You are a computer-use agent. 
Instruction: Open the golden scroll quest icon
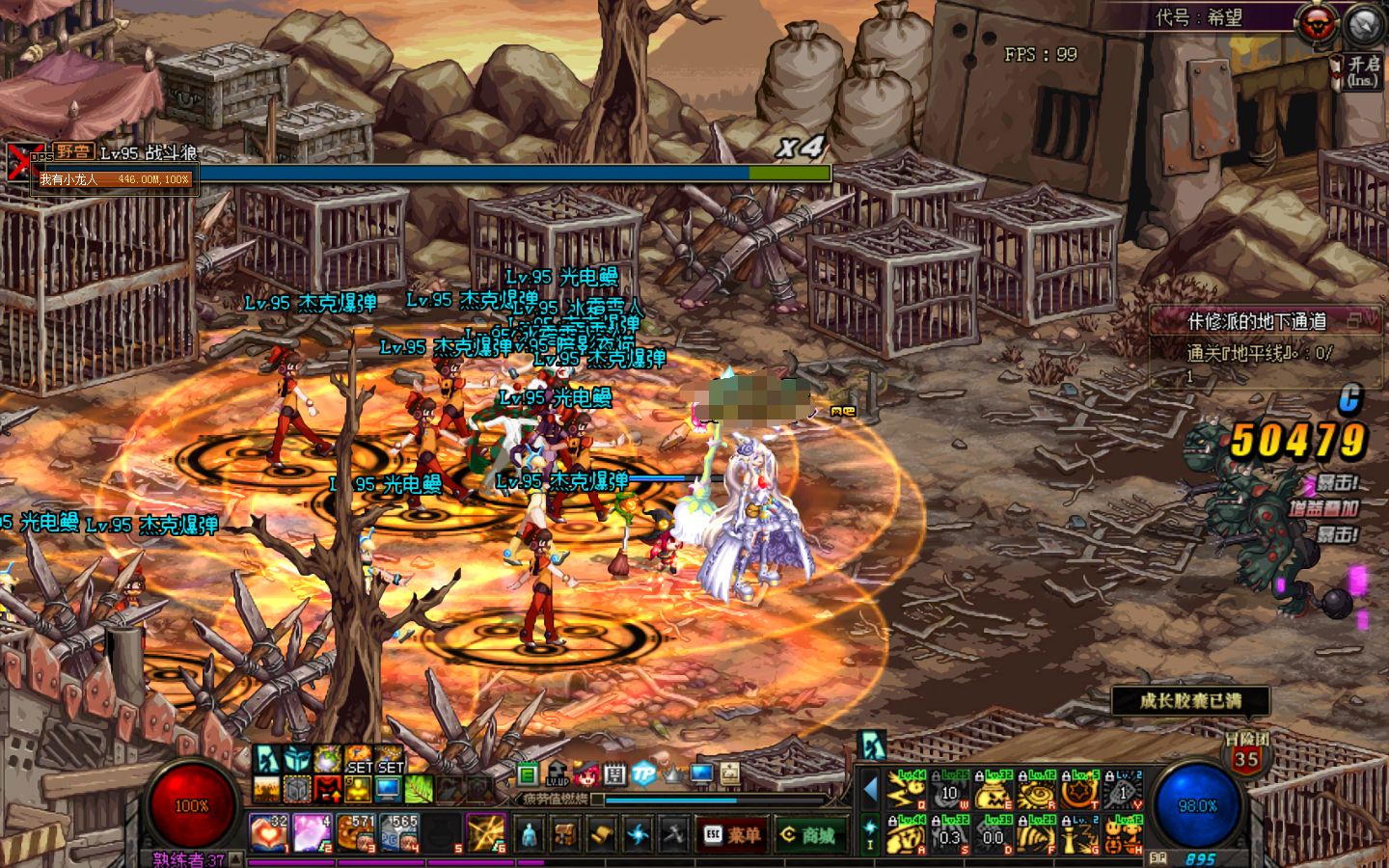point(602,834)
